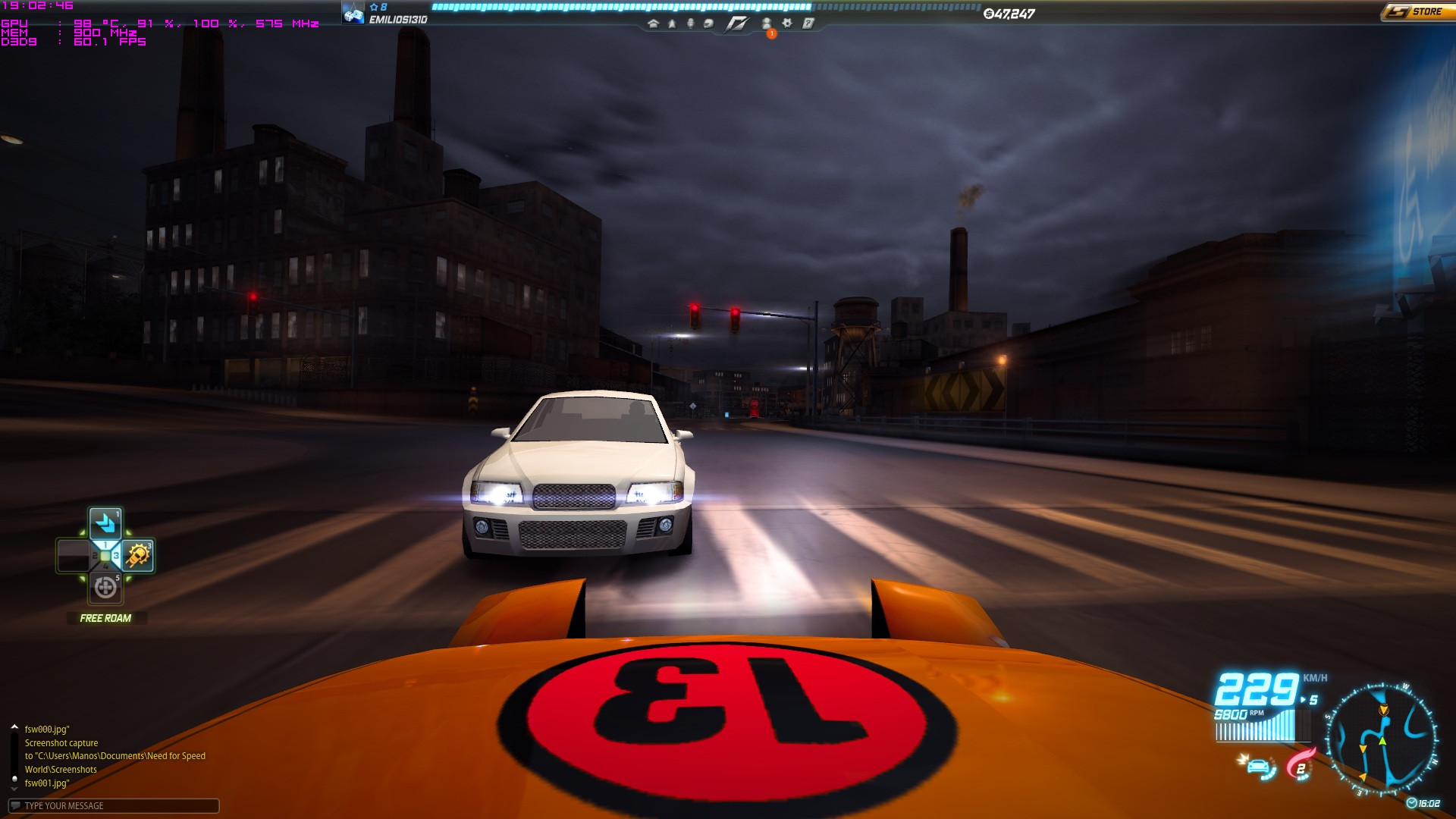
Task: Open the Store button
Action: [x=1417, y=12]
